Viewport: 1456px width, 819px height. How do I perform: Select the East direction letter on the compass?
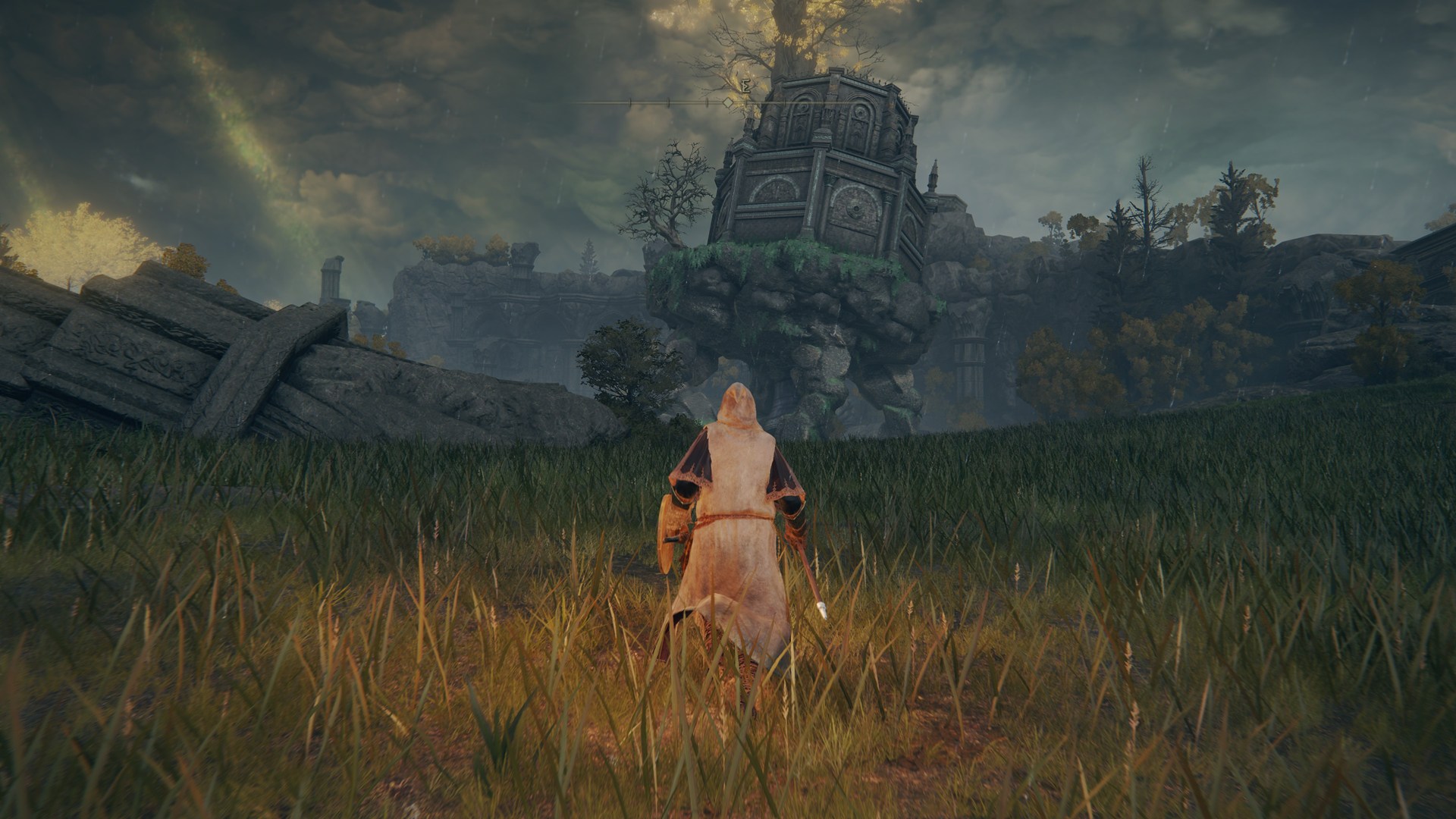(747, 87)
